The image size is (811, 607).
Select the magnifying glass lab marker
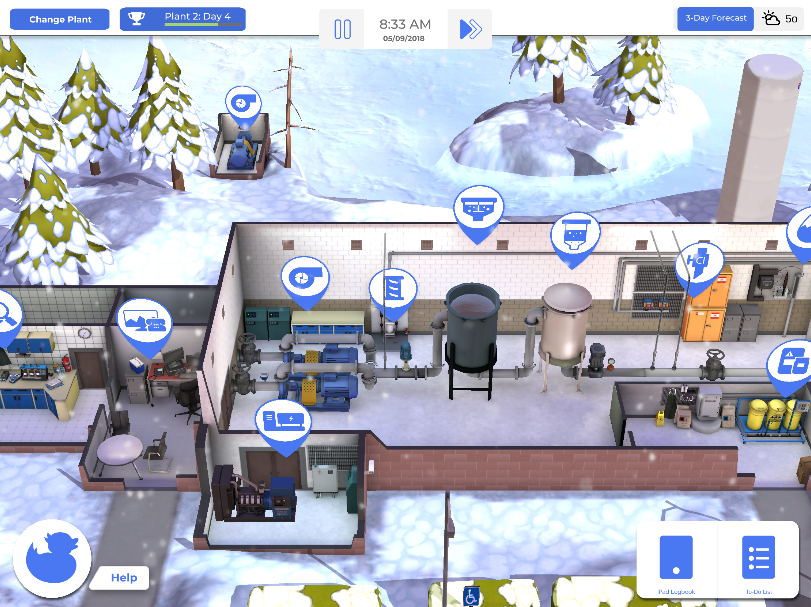4,314
